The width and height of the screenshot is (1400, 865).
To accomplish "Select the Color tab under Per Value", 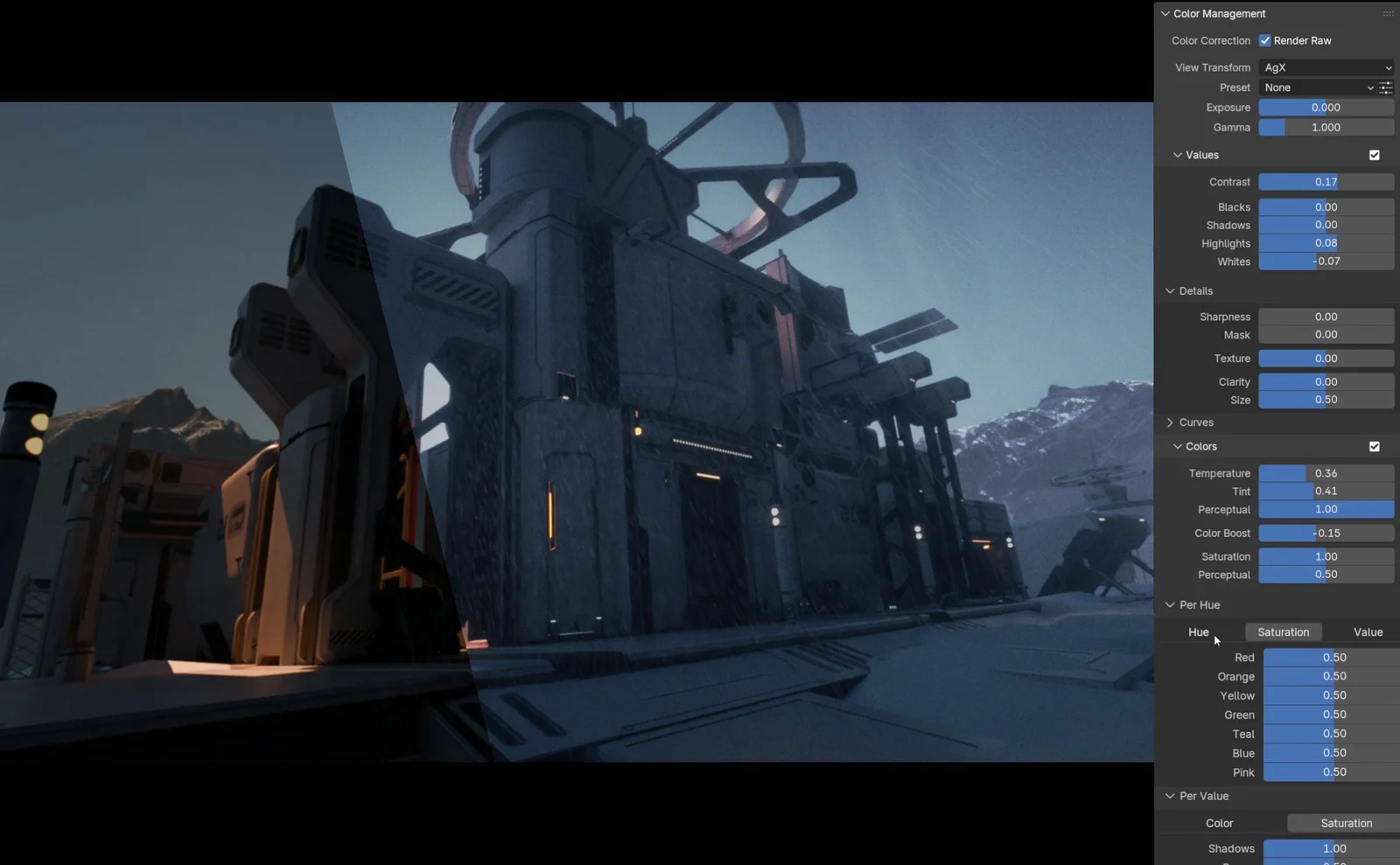I will [1219, 823].
